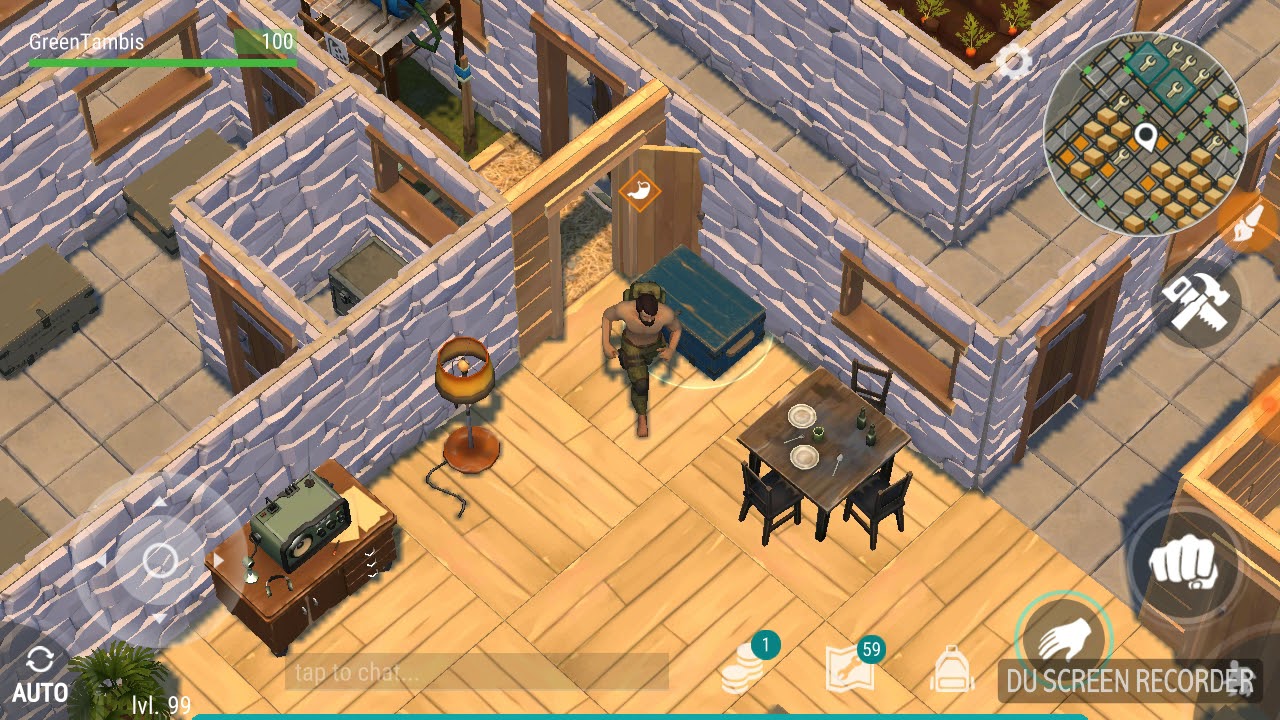The height and width of the screenshot is (720, 1280).
Task: Use the hand interact button
Action: 1061,638
